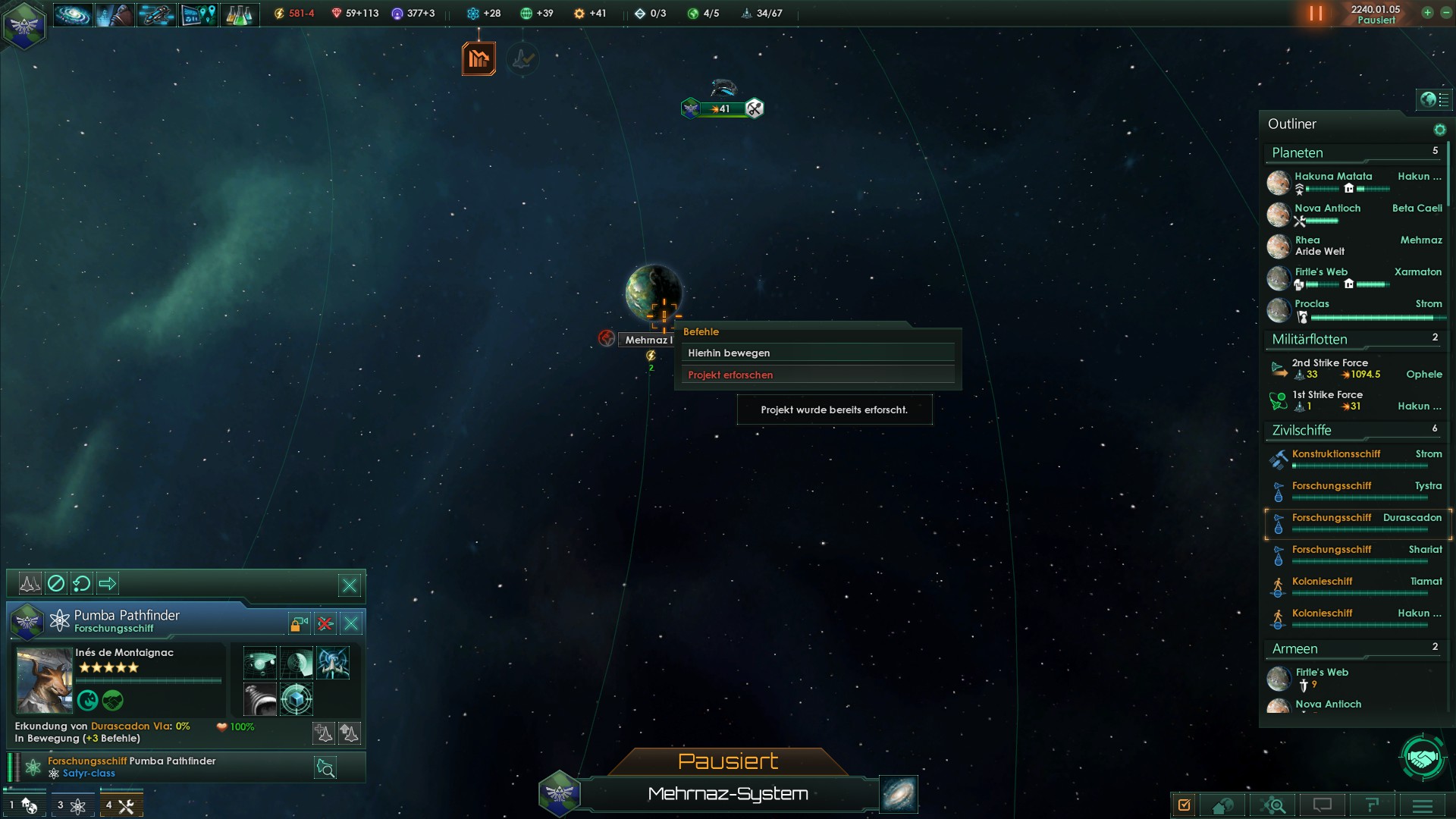Select the Forschungsschiff located in Tystra
Viewport: 1456px width, 819px height.
coord(1332,486)
